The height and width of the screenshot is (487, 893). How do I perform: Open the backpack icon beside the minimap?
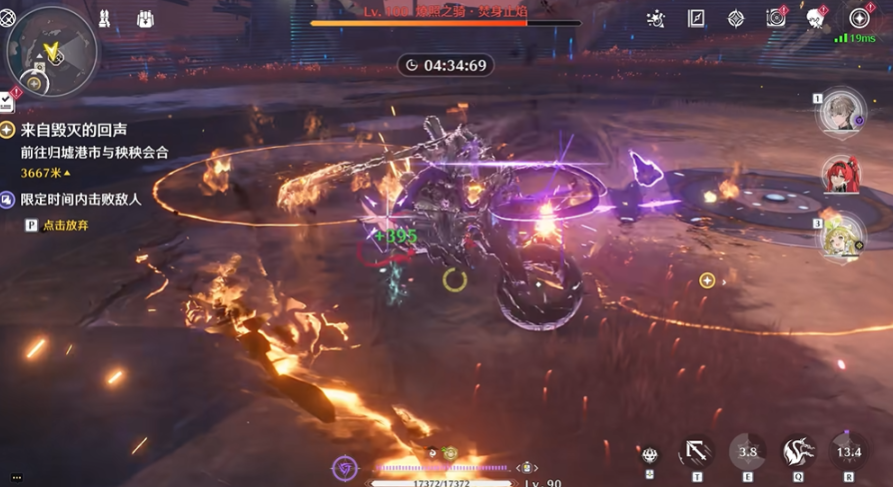tap(145, 19)
